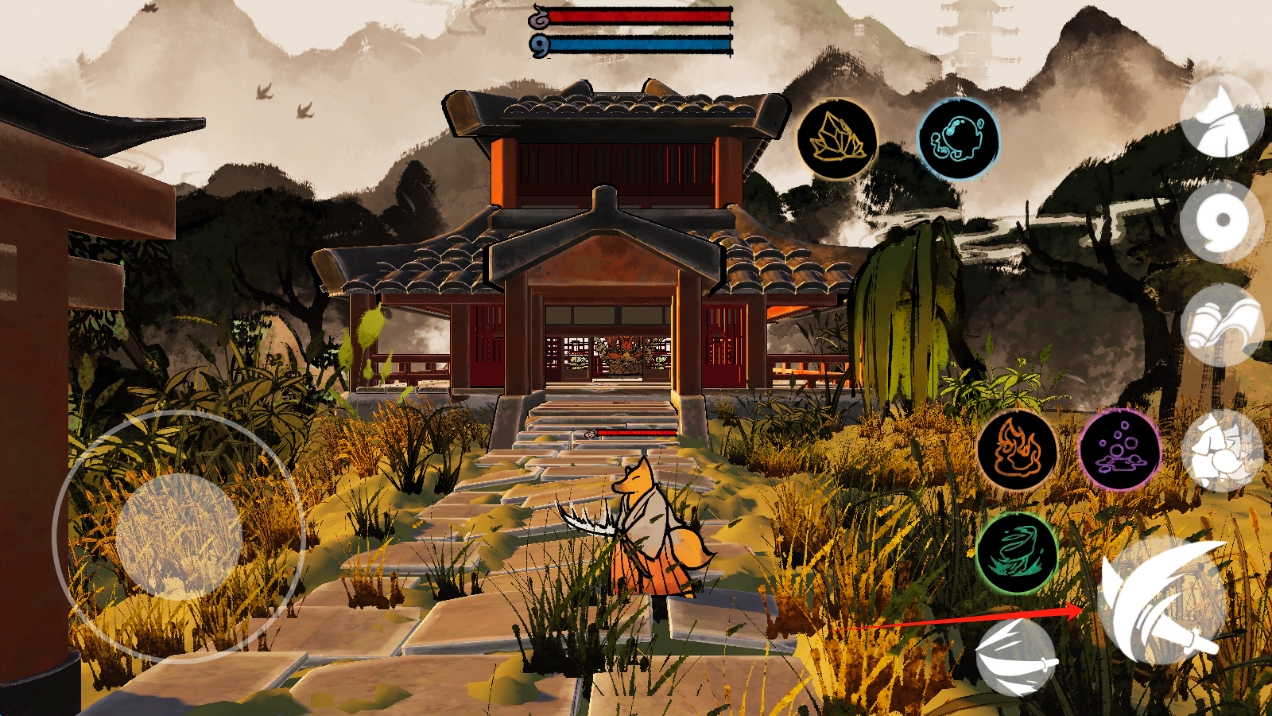This screenshot has height=716, width=1272.
Task: Use the small curved blade attack button
Action: (1016, 657)
